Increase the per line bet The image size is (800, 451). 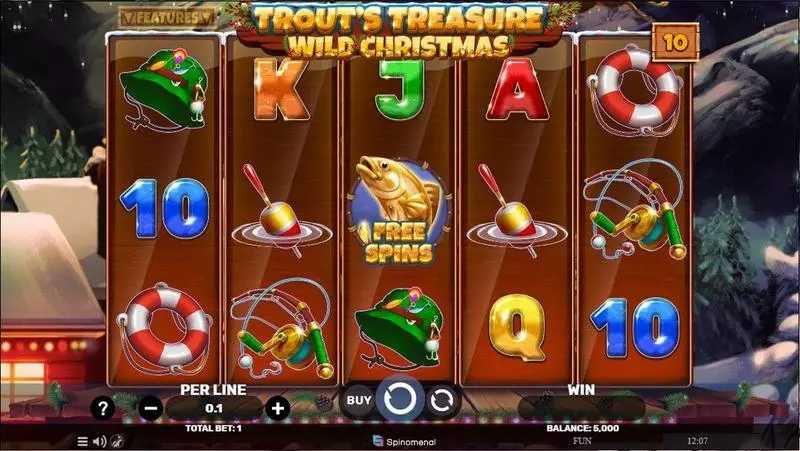278,407
